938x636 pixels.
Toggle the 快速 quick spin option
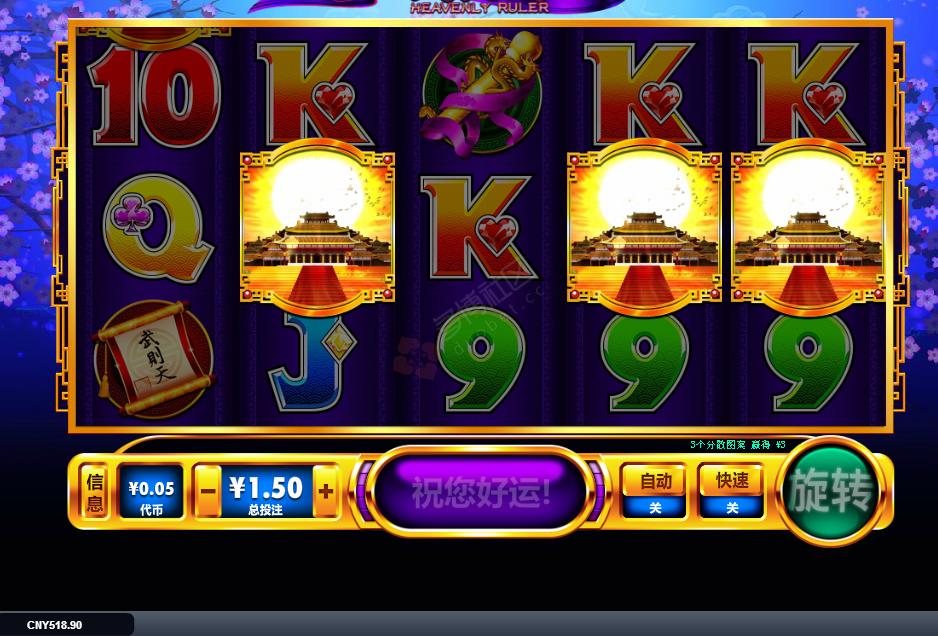731,491
